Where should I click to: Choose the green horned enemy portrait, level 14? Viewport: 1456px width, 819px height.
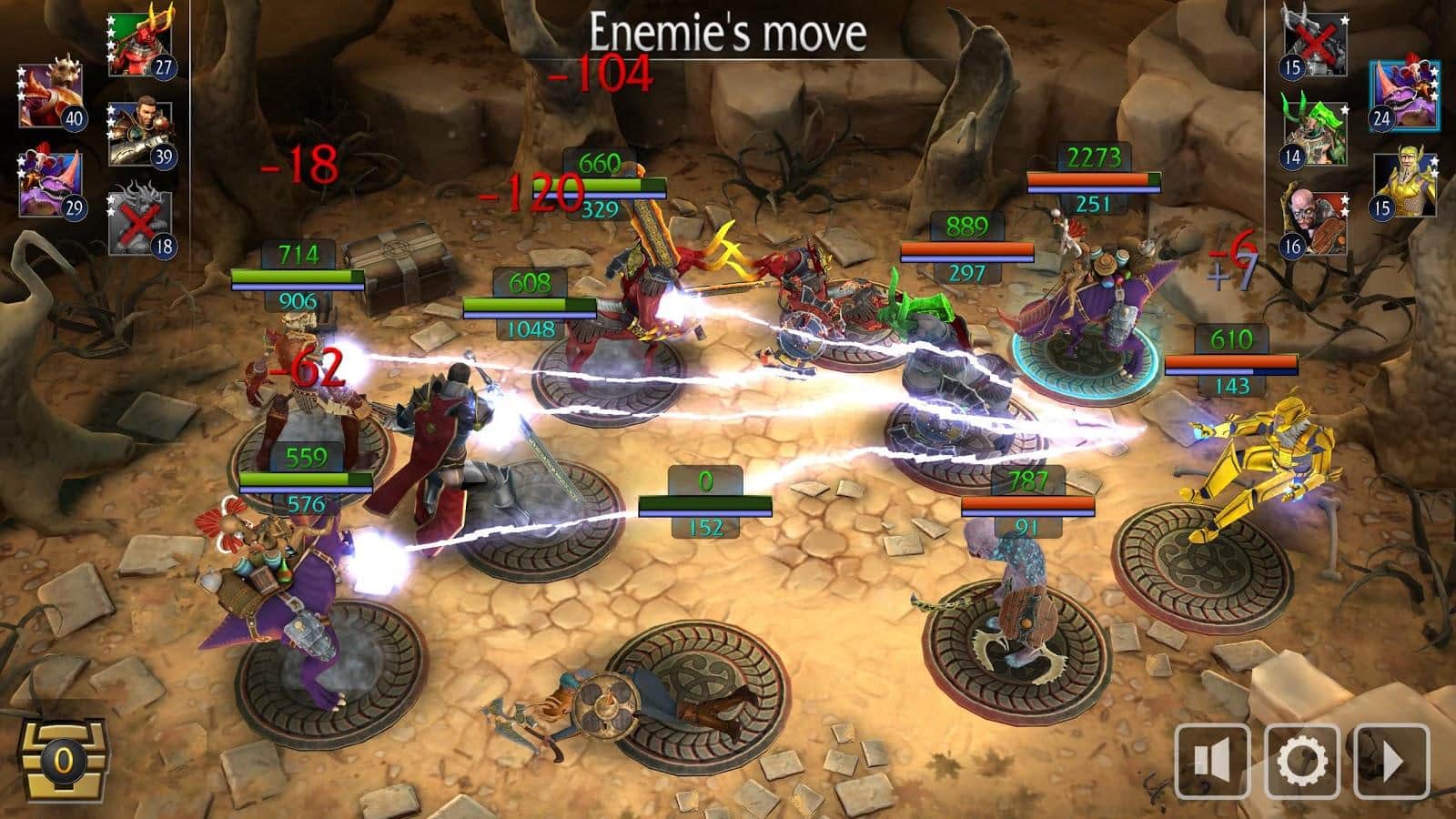pyautogui.click(x=1316, y=135)
